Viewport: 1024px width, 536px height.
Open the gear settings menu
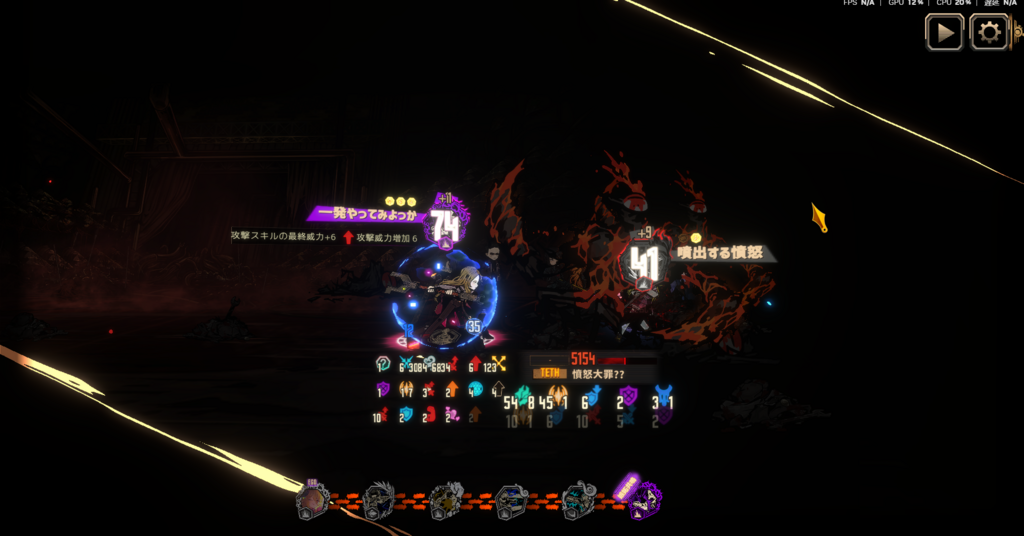point(989,33)
